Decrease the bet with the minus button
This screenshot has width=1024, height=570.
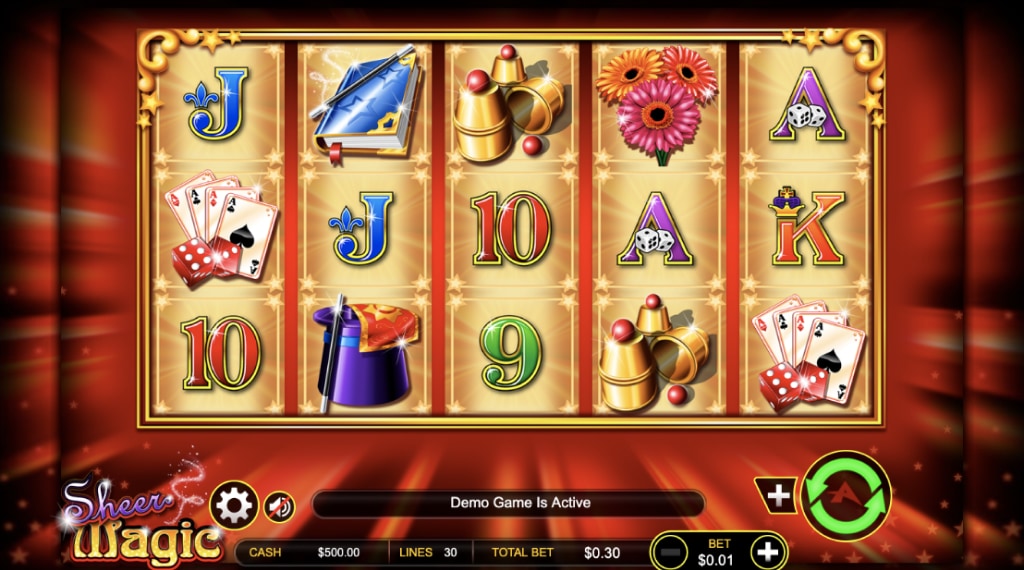pos(672,551)
